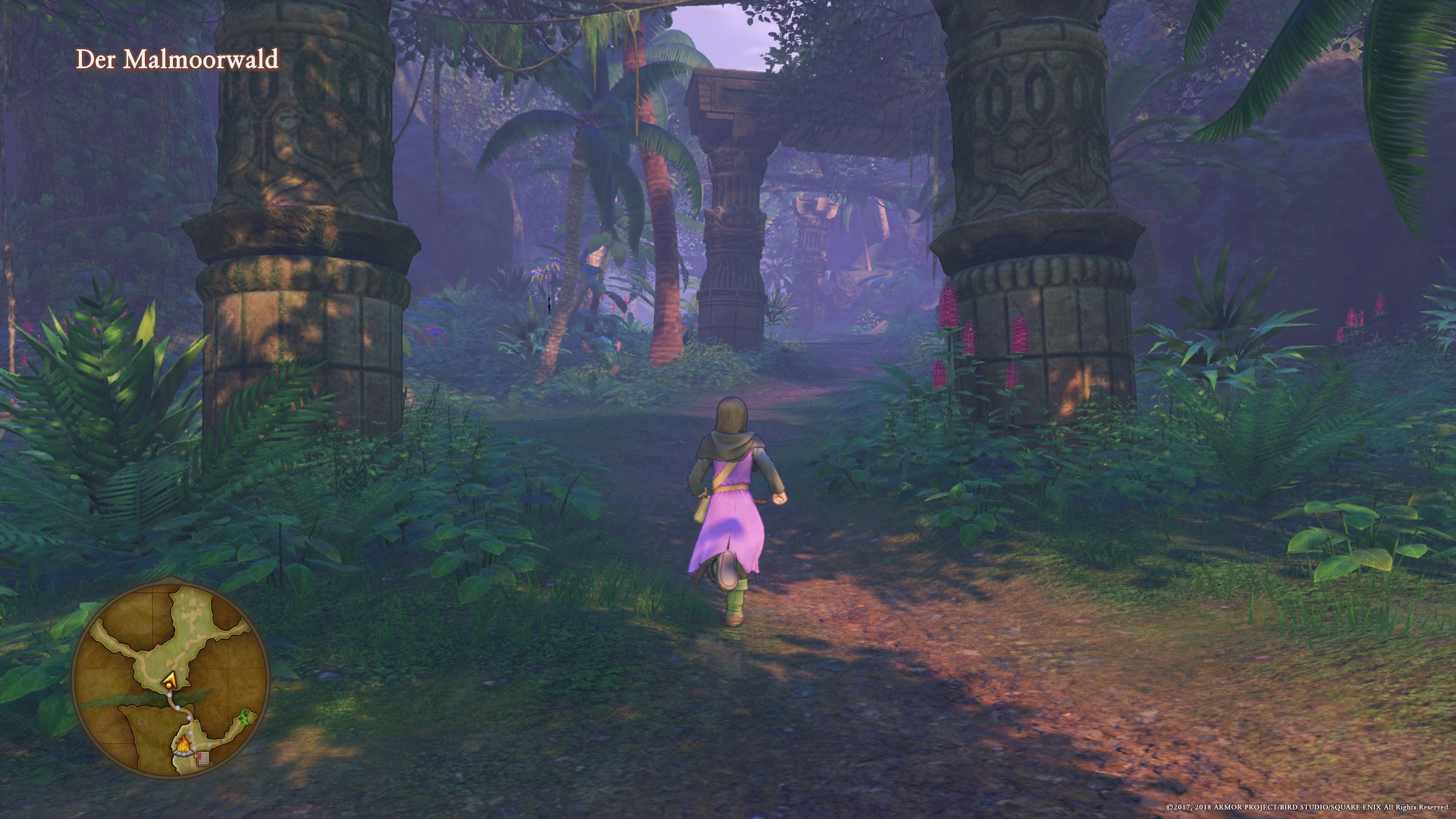Click the building icon near the minimap campfire

[x=203, y=758]
